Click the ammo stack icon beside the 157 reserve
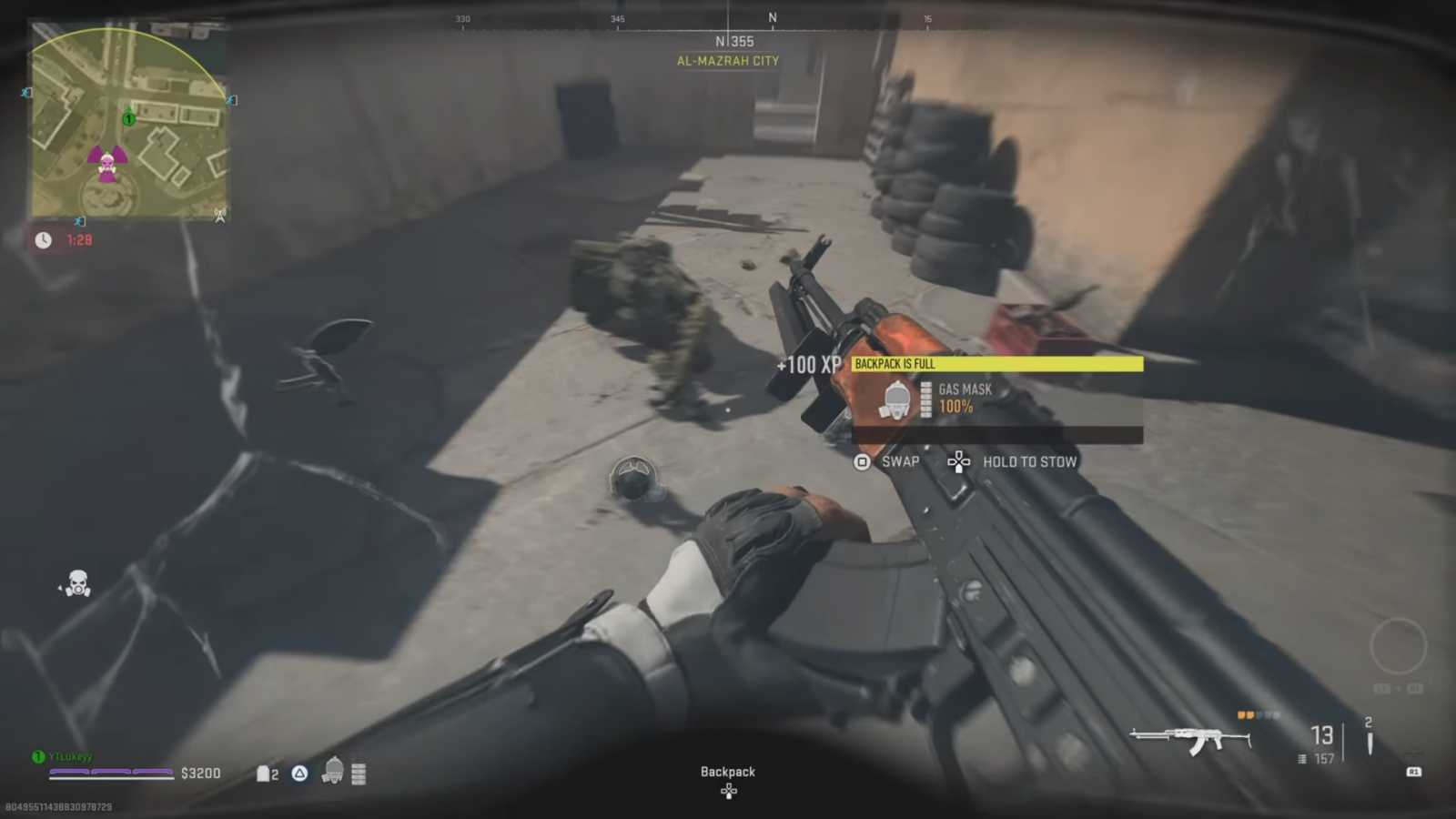 coord(1301,758)
